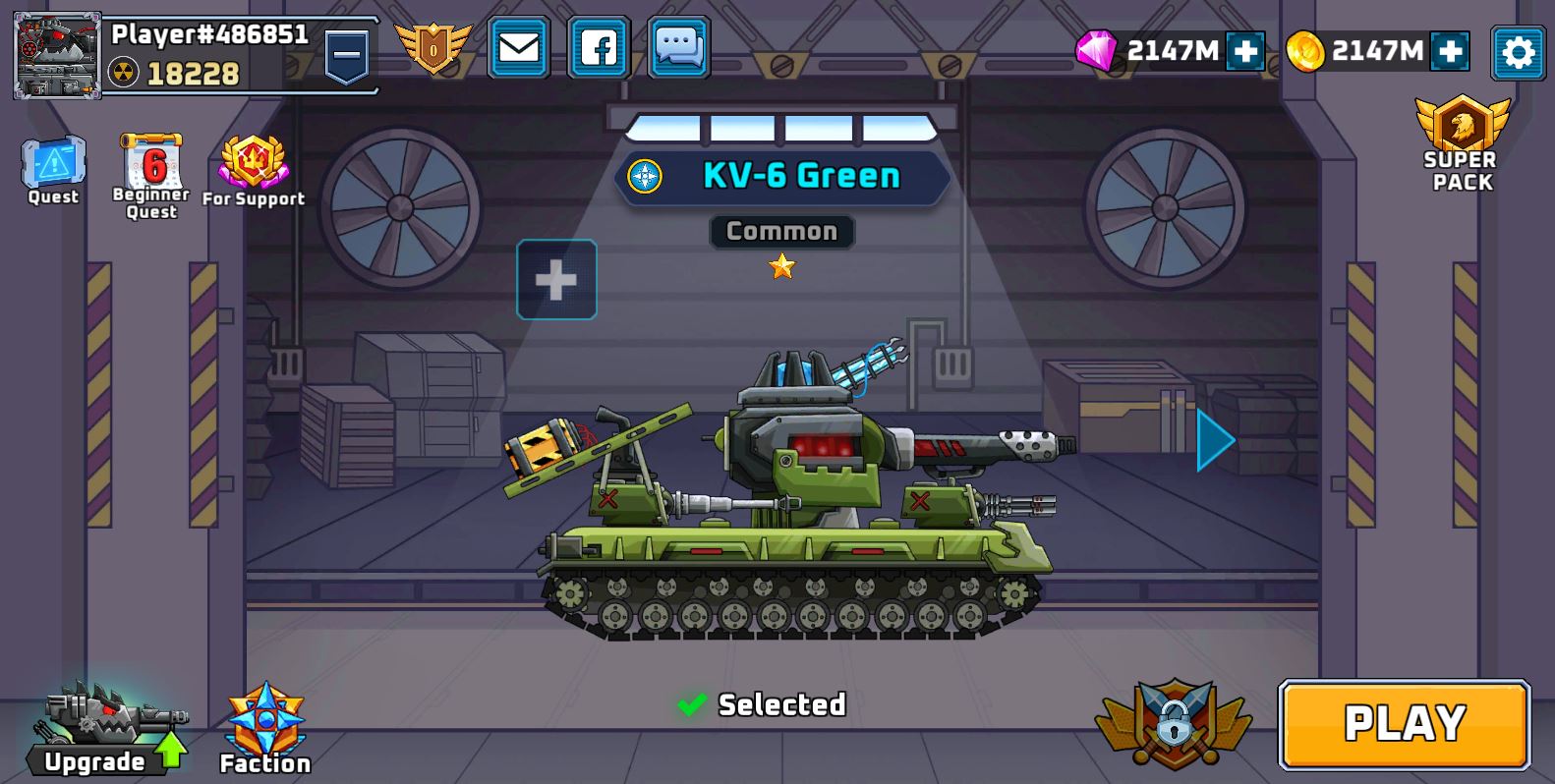1555x784 pixels.
Task: Open the settings gear menu
Action: [1517, 52]
